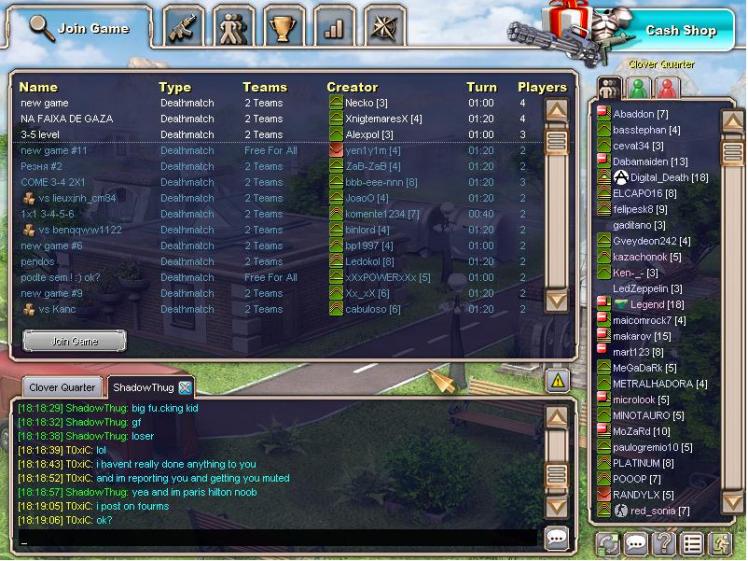Close the ShadowThug private chat tab

pyautogui.click(x=185, y=387)
